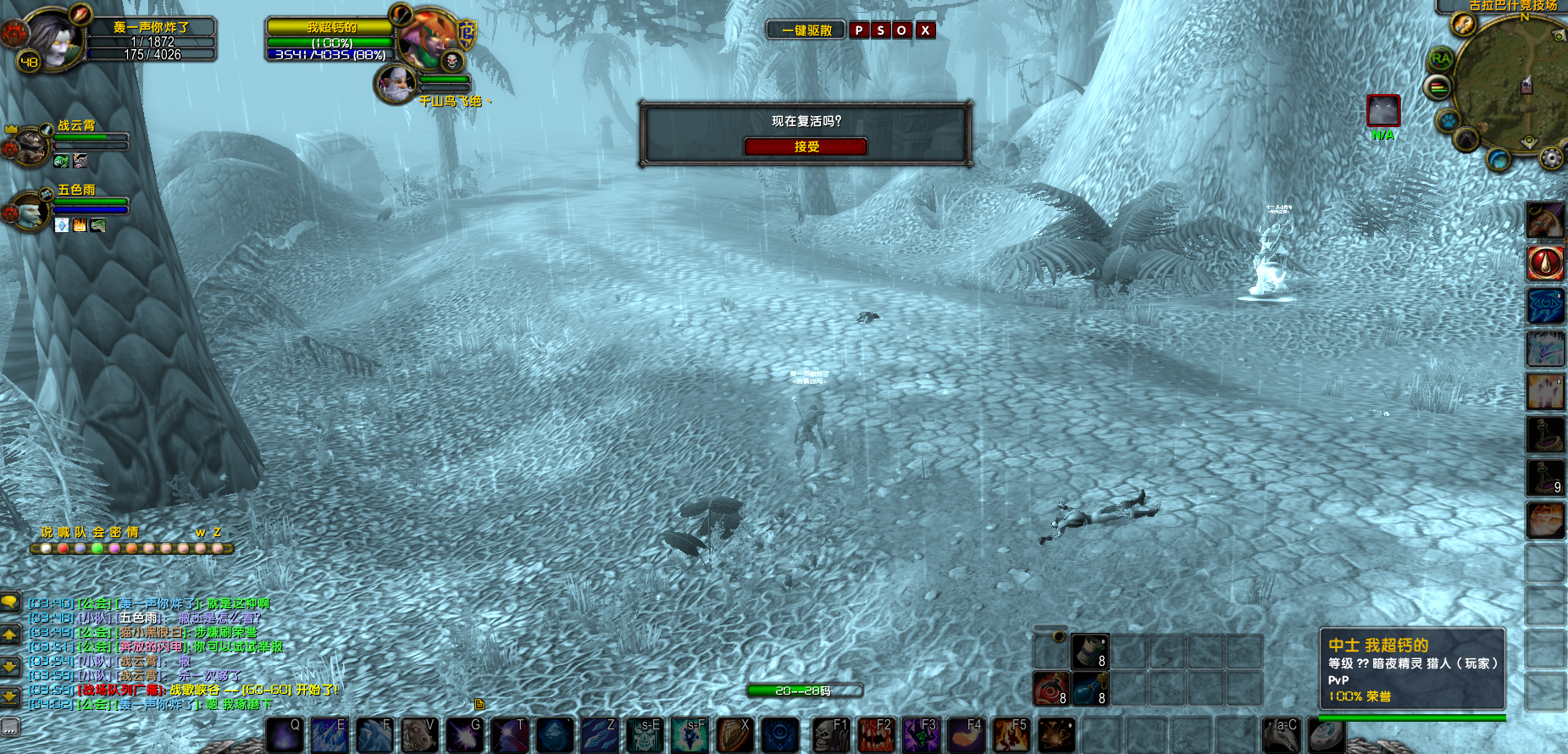Screen dimensions: 1568x754
Task: Click the RA minimap addon button
Action: point(1440,59)
